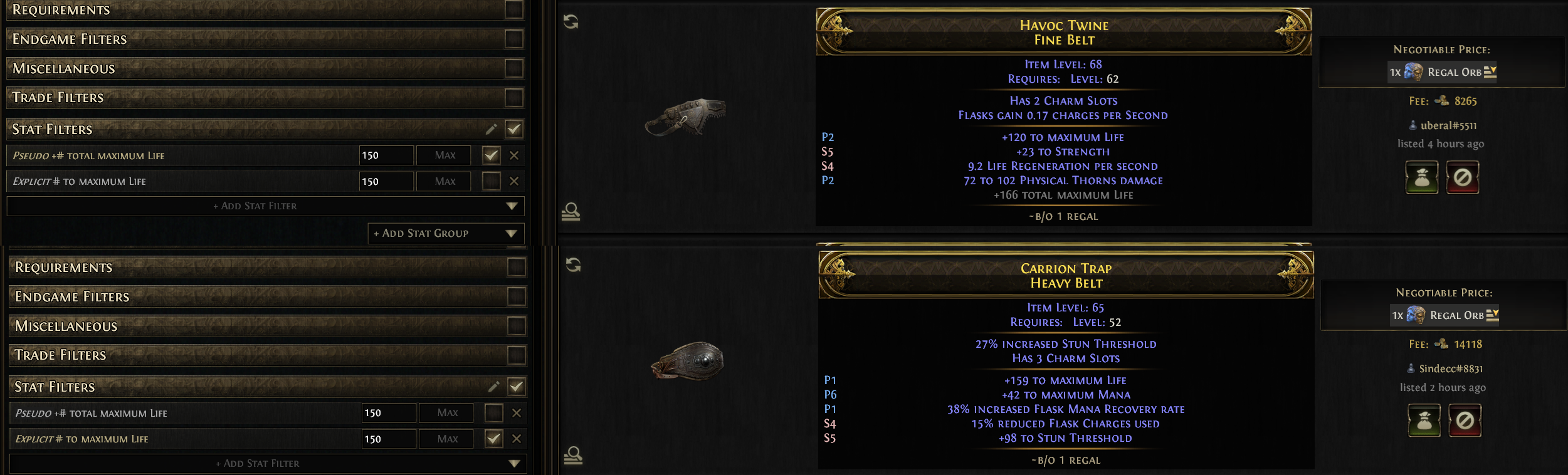Image resolution: width=1568 pixels, height=475 pixels.
Task: Open Regal Orb price options for Havoc Twine
Action: pos(1490,72)
